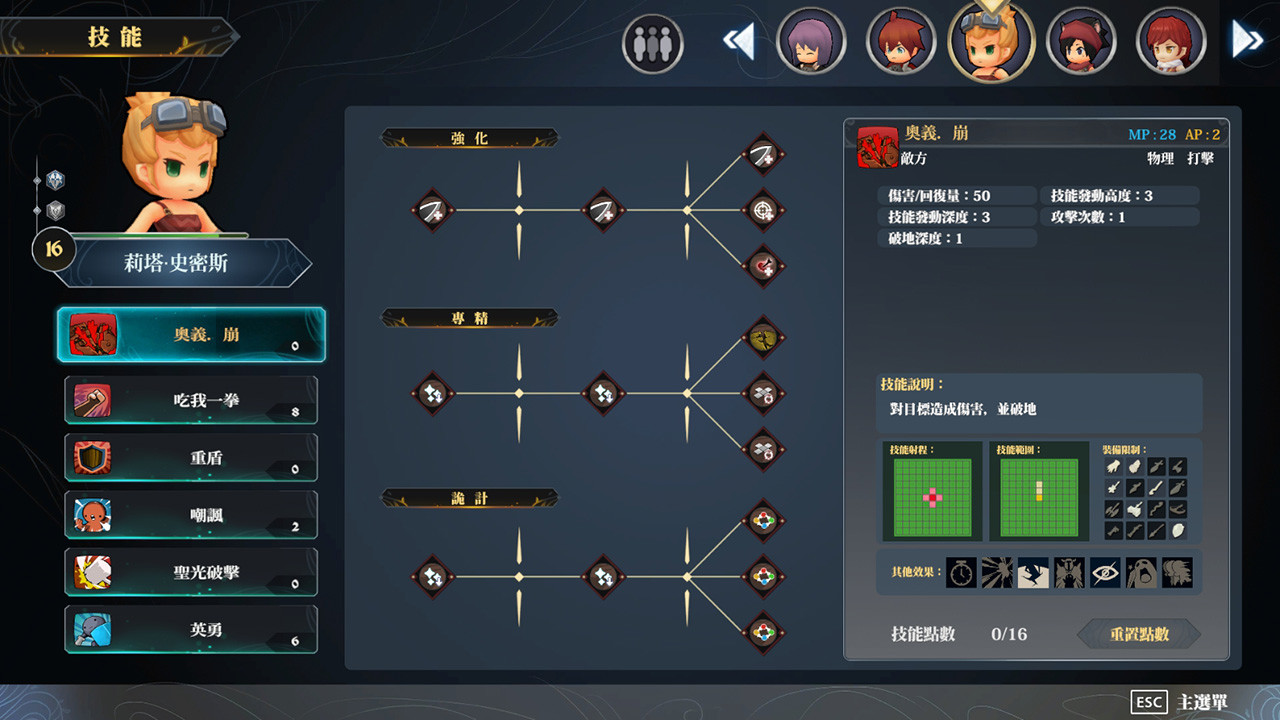The height and width of the screenshot is (720, 1280).
Task: Select the golden fighter node in 專精 branch
Action: (x=763, y=336)
